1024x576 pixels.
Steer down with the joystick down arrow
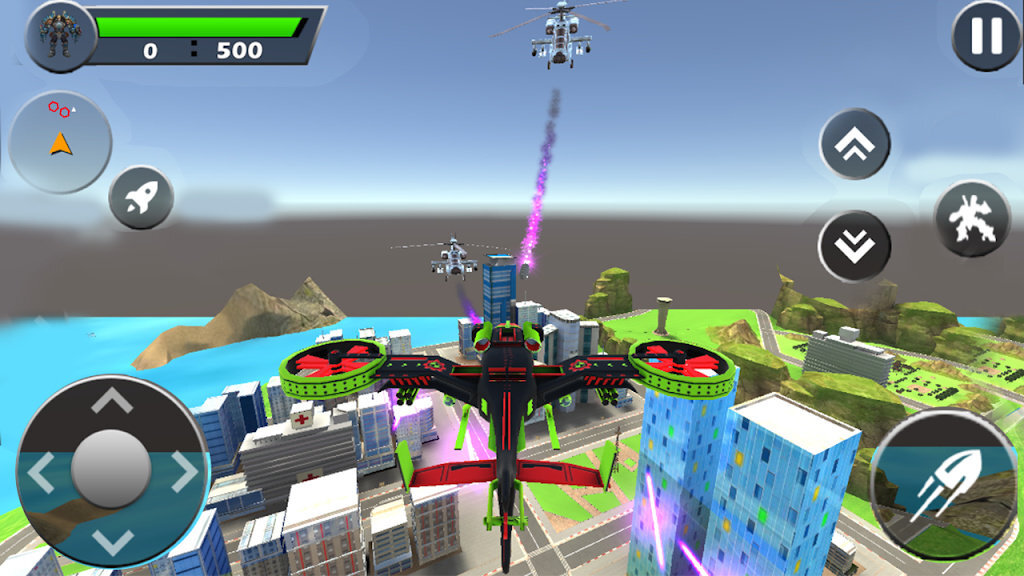coord(112,541)
